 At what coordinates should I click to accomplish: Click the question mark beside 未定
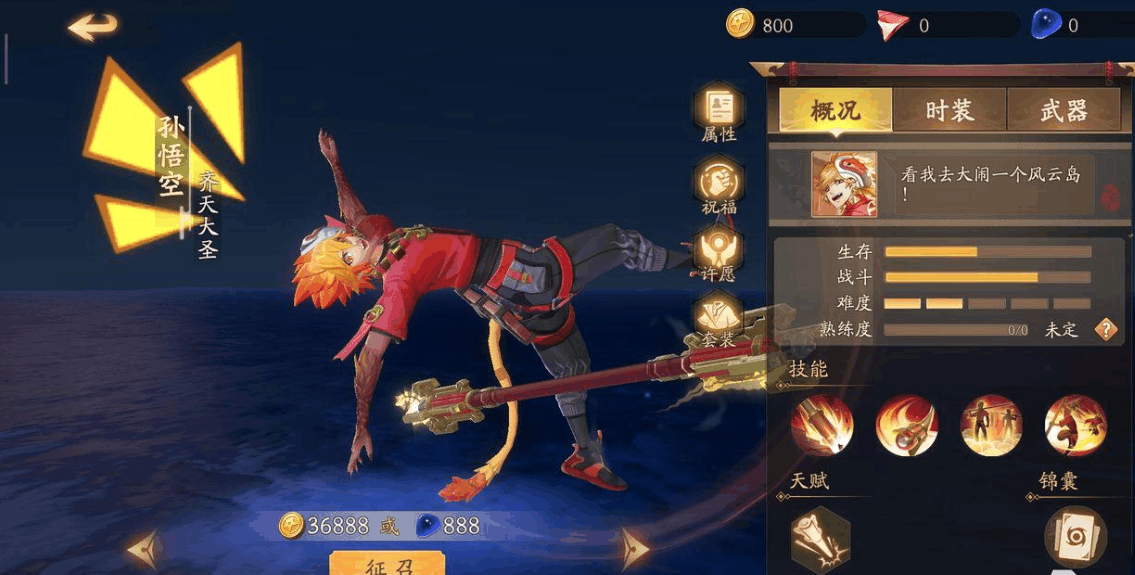pos(1106,329)
